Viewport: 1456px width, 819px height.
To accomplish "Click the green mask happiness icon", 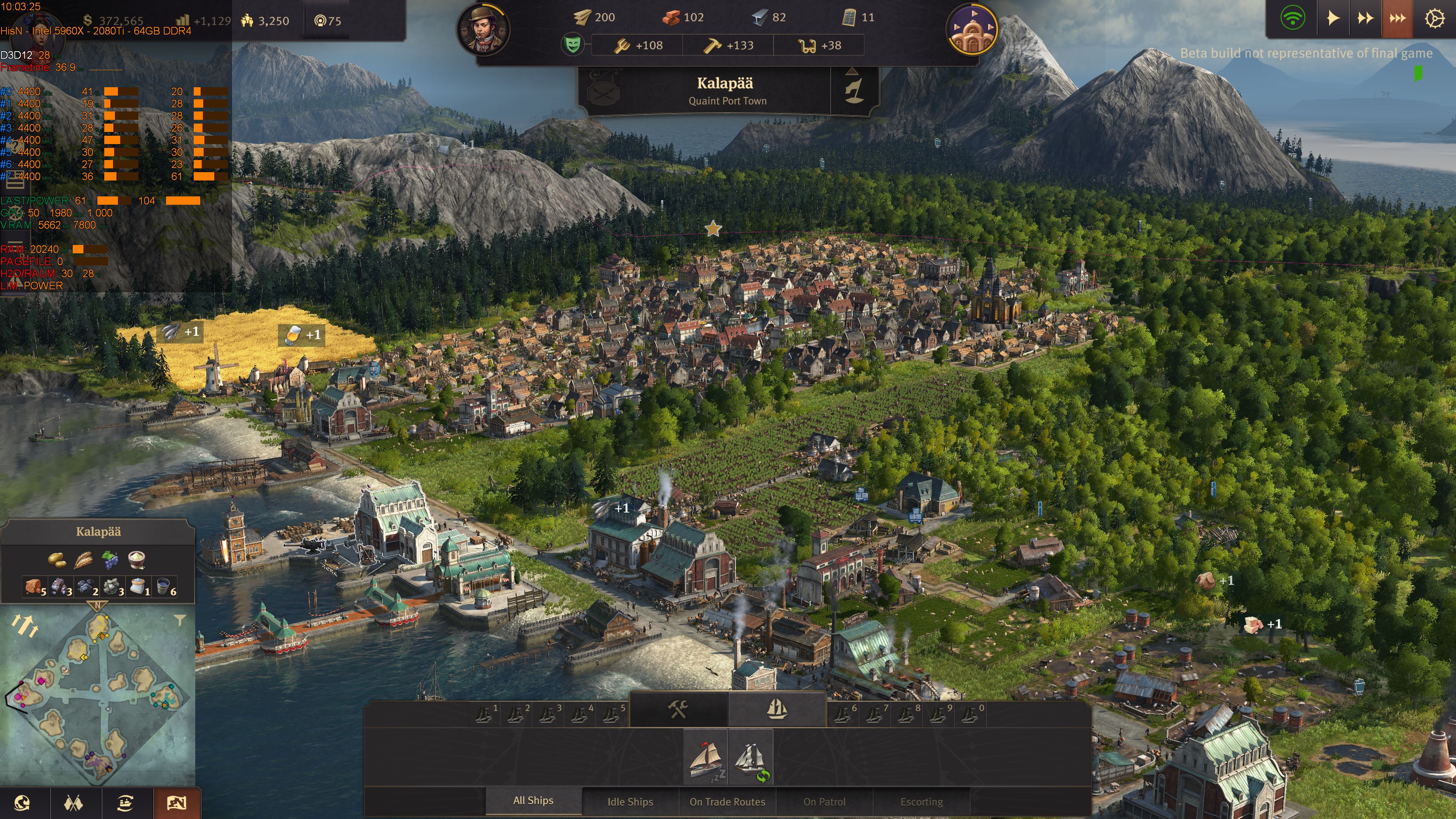I will coord(573,44).
